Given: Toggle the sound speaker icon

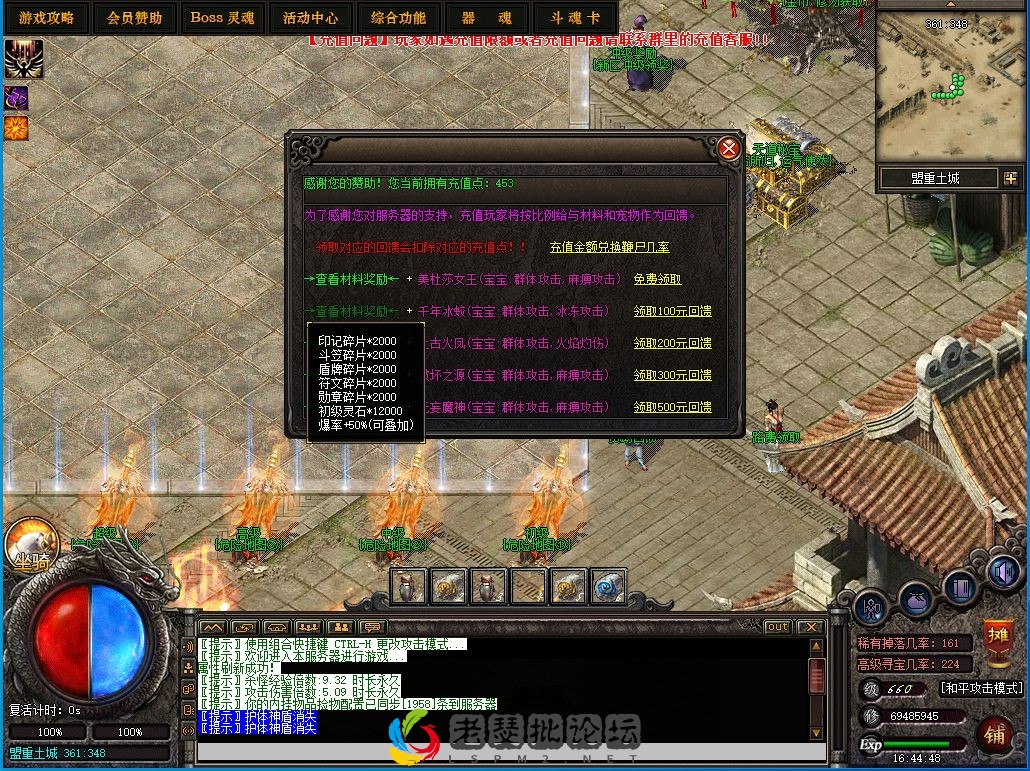Looking at the screenshot, I should point(1003,572).
